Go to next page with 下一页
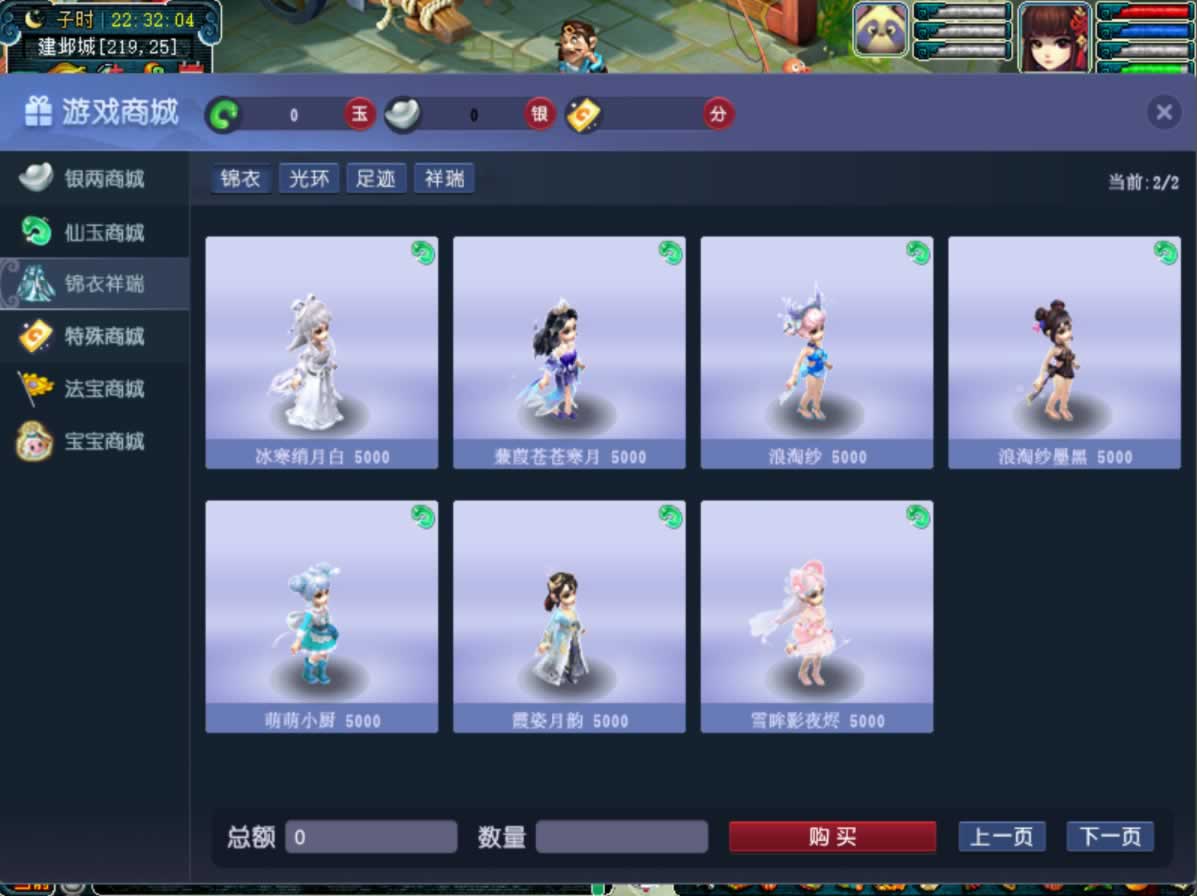Screen dimensions: 1197x896 1109,837
